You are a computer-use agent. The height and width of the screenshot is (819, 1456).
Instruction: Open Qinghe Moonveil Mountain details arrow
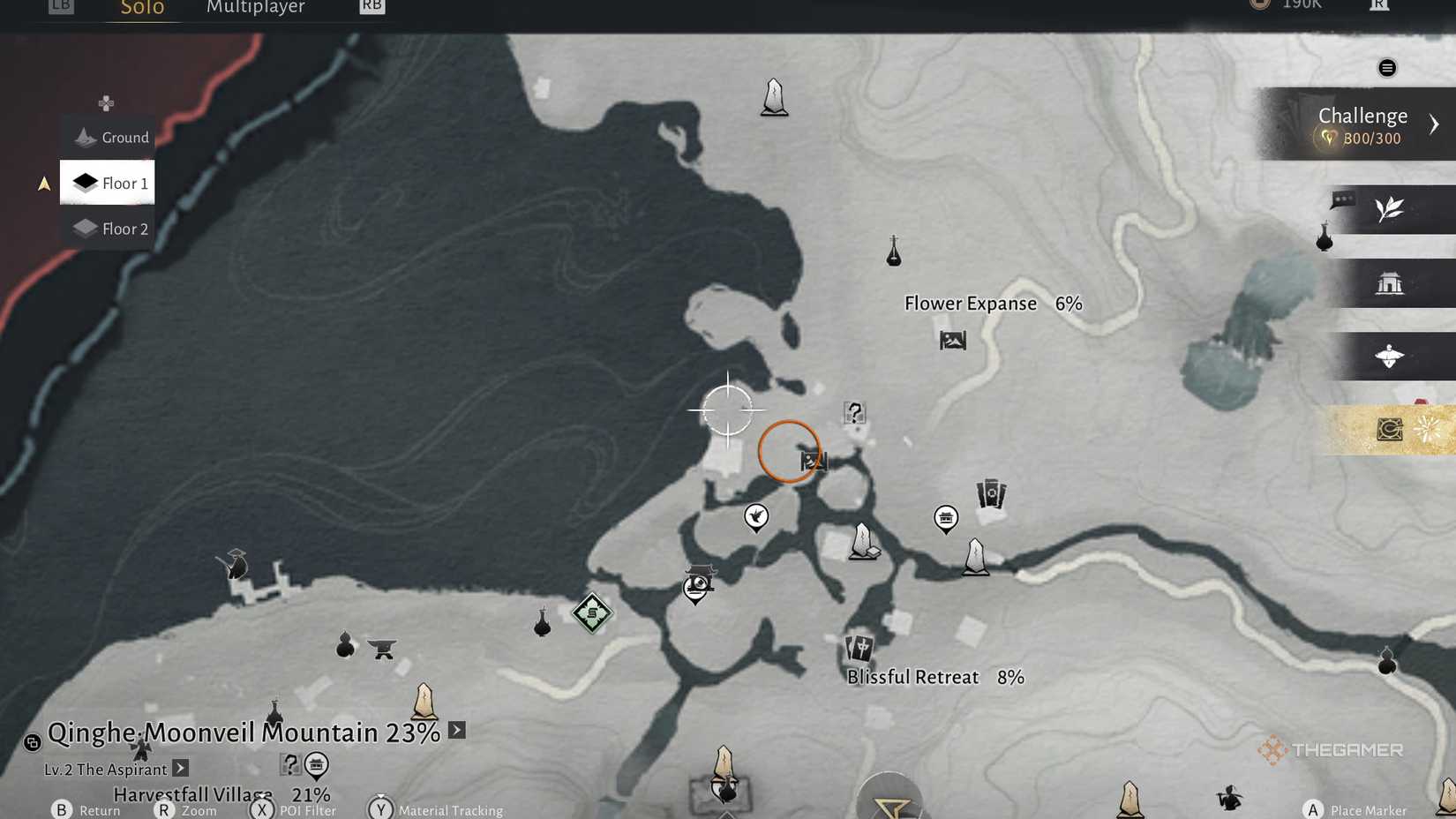point(455,730)
